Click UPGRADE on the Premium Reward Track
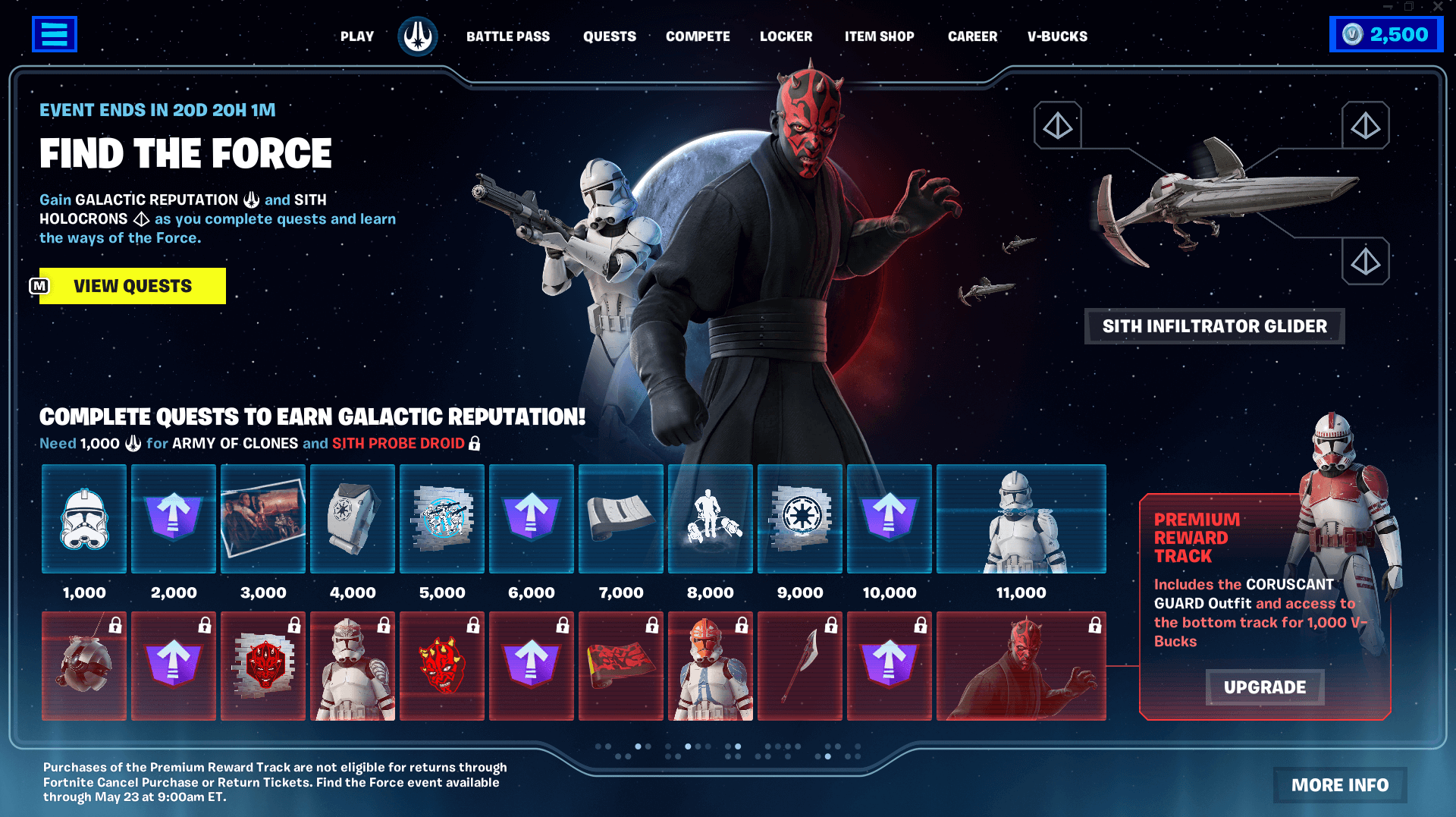Image resolution: width=1456 pixels, height=817 pixels. pyautogui.click(x=1263, y=687)
